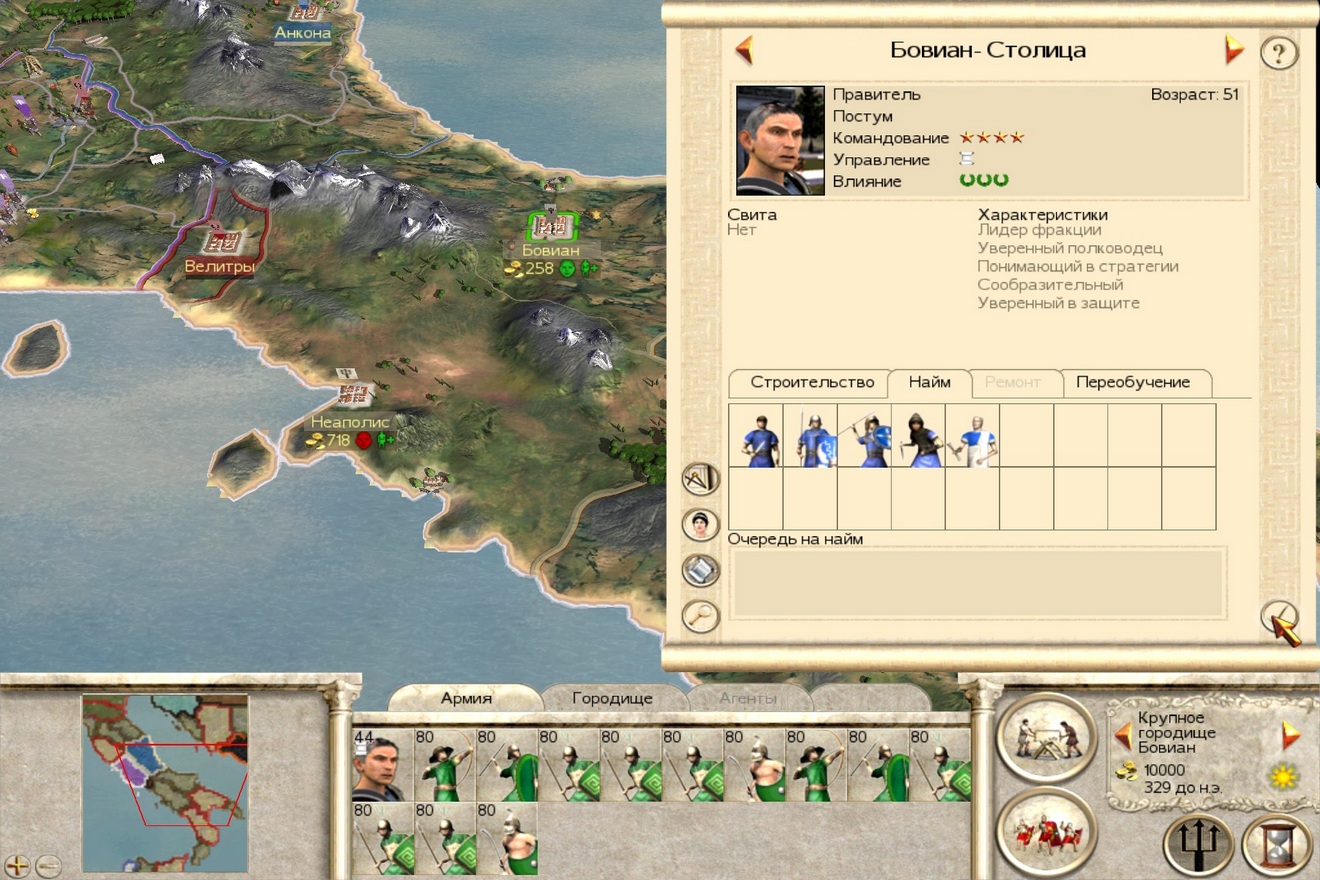Click the question mark help button
The height and width of the screenshot is (880, 1320).
1278,51
